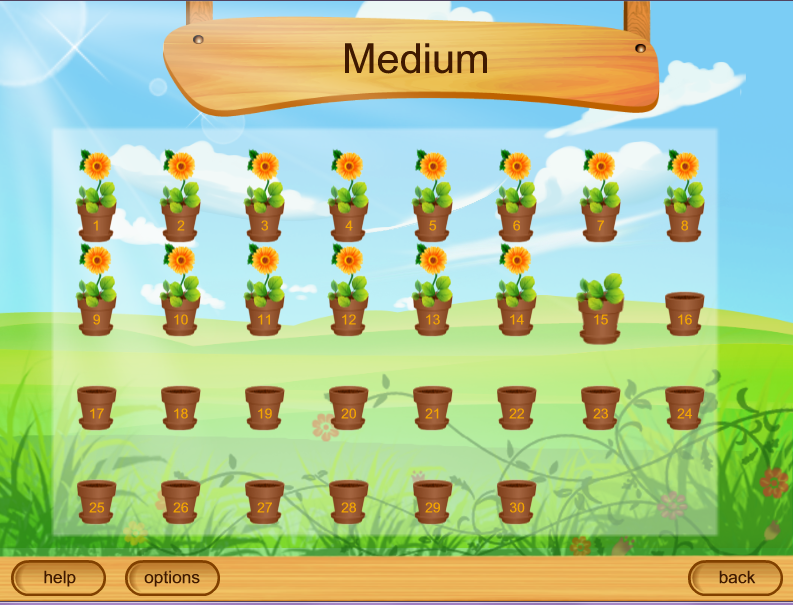Choose the level 28 pot
Image resolution: width=793 pixels, height=605 pixels.
tap(348, 502)
